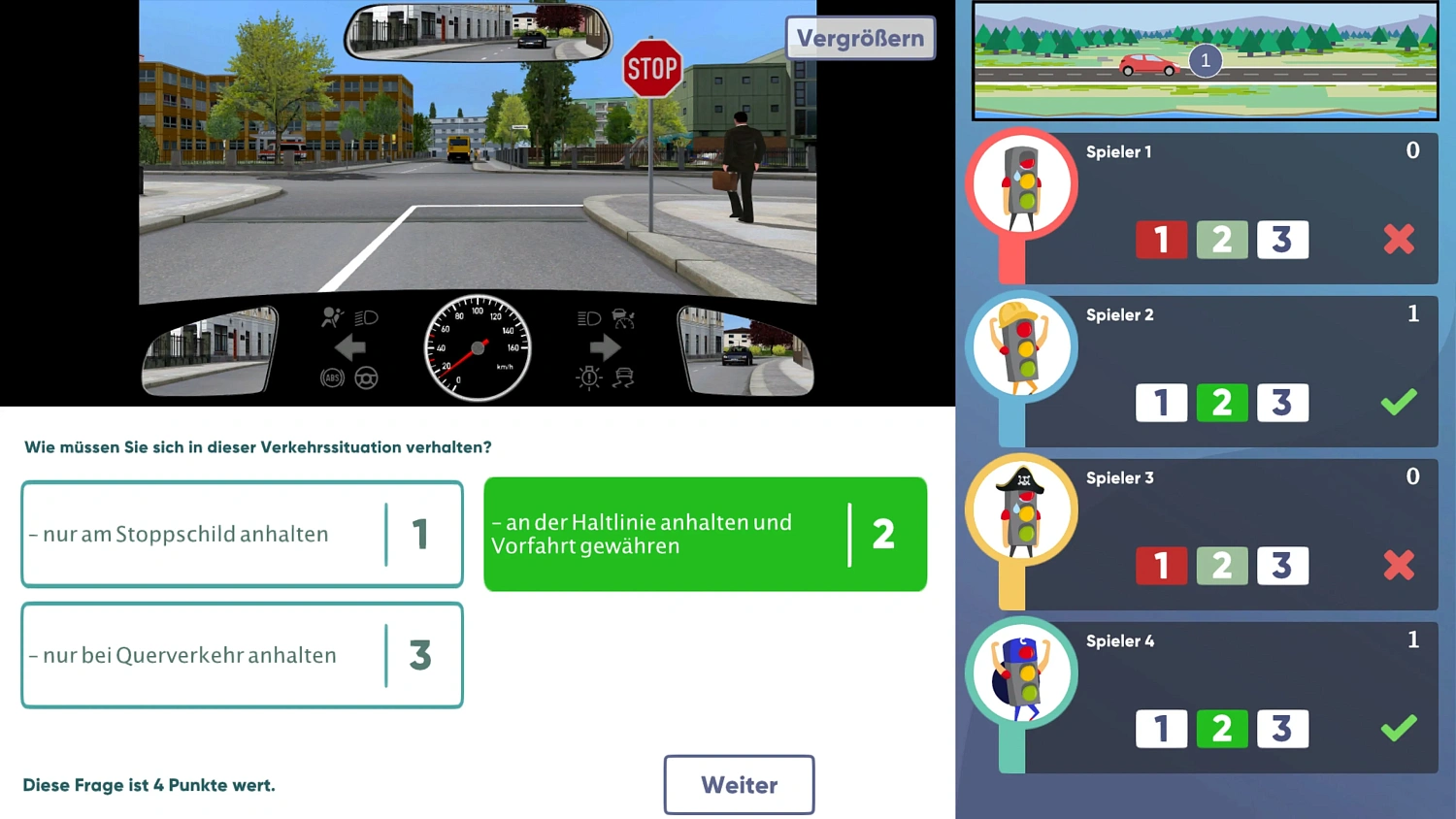Select the left turn signal arrow
The width and height of the screenshot is (1456, 819).
349,346
